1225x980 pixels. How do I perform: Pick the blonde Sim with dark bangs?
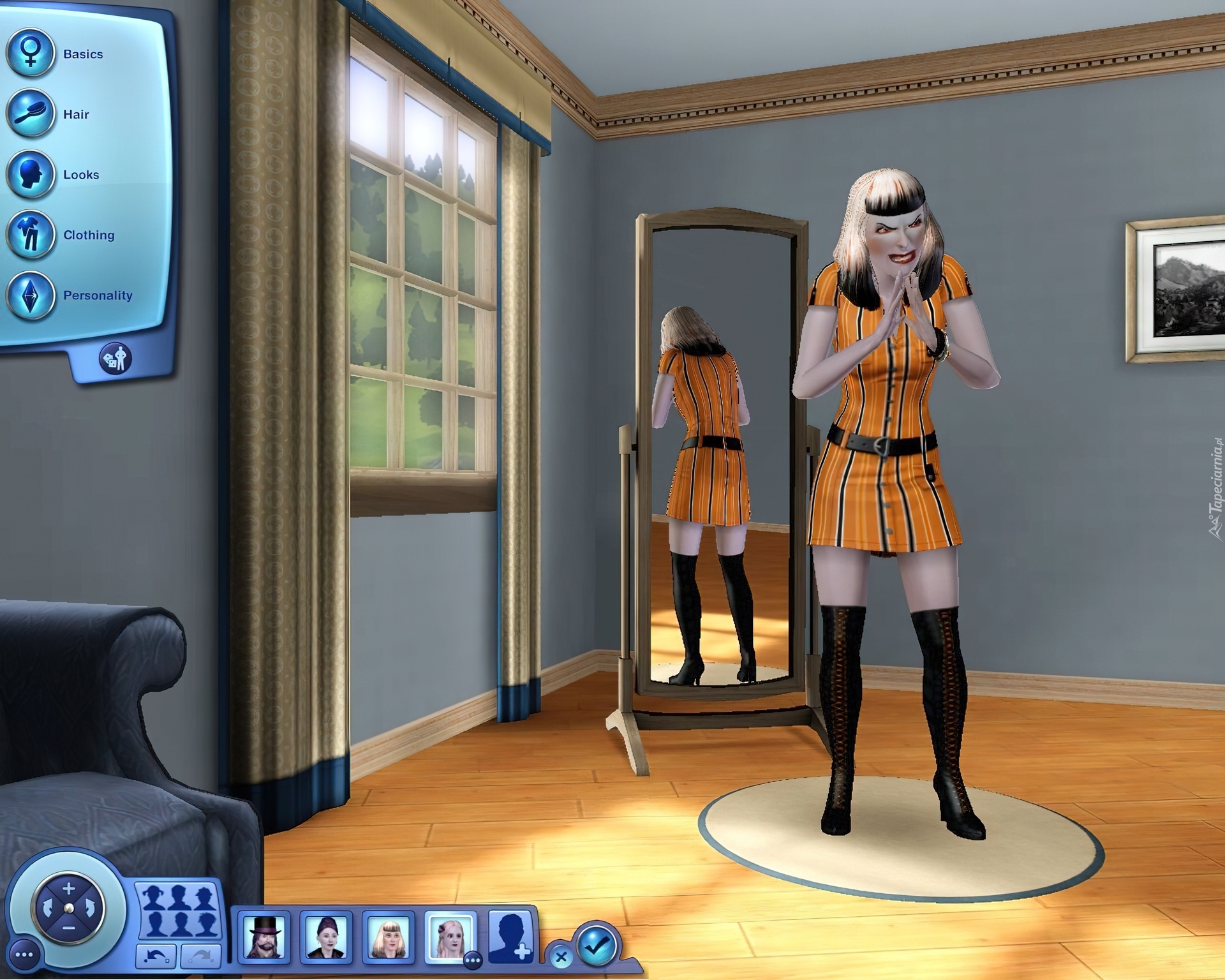[388, 937]
